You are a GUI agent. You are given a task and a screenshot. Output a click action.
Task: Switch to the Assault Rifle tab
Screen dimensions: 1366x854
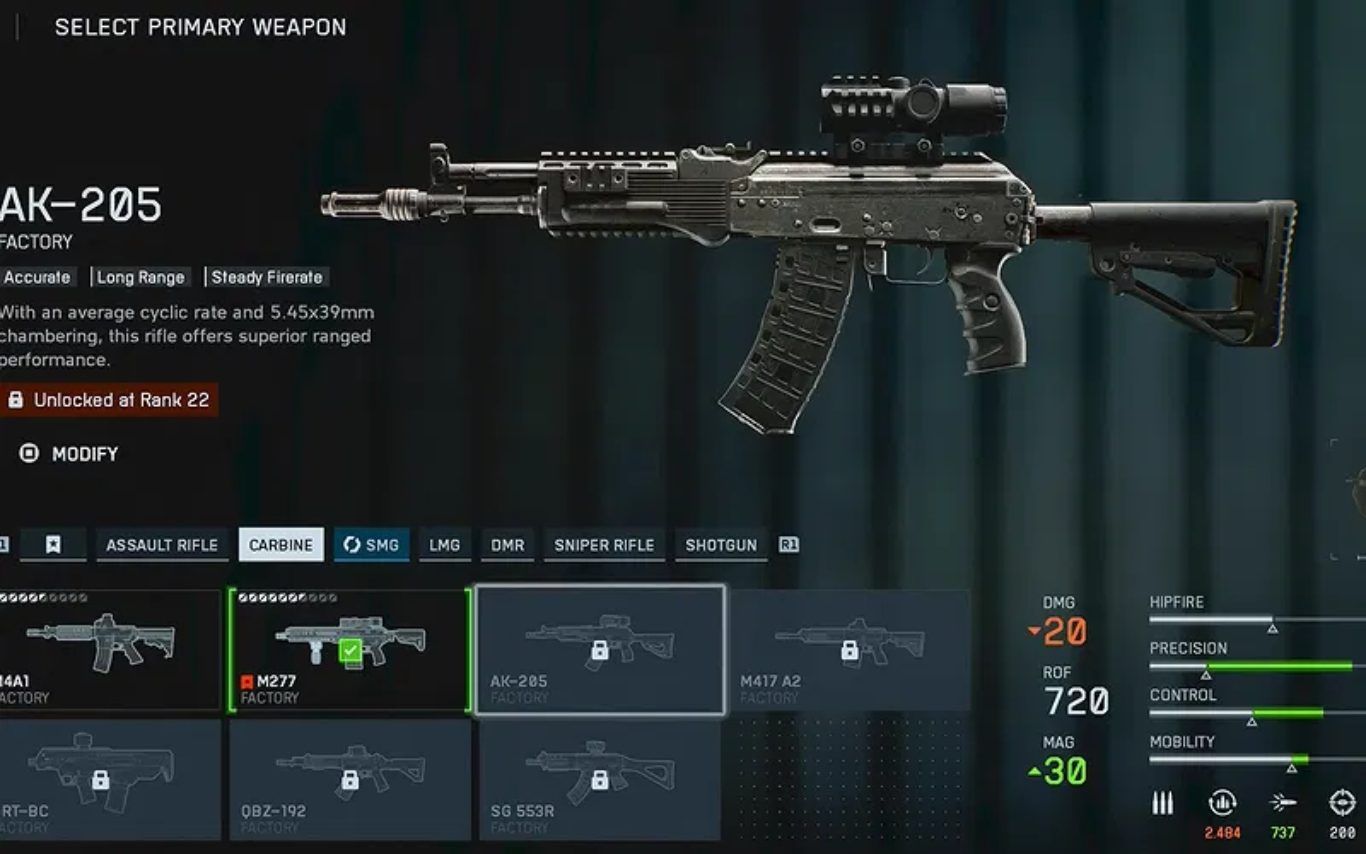(x=162, y=545)
